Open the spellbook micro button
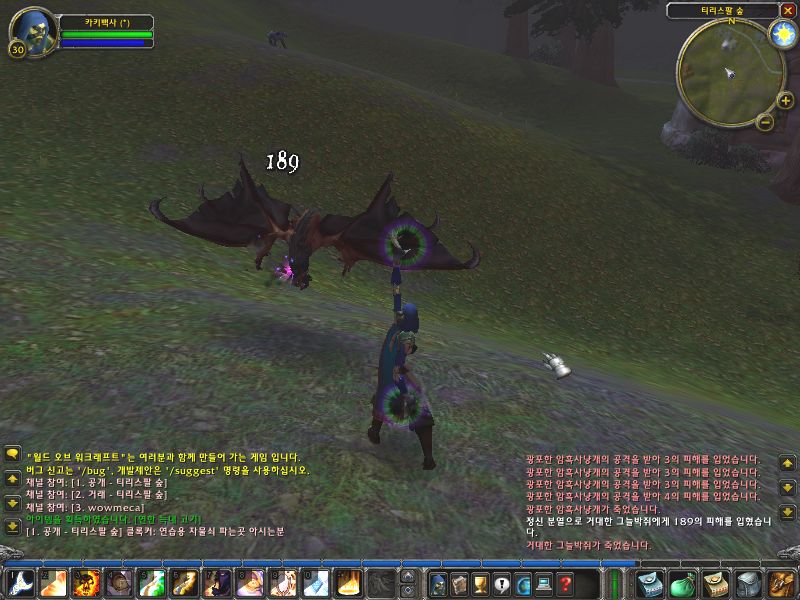This screenshot has width=800, height=600. (459, 583)
